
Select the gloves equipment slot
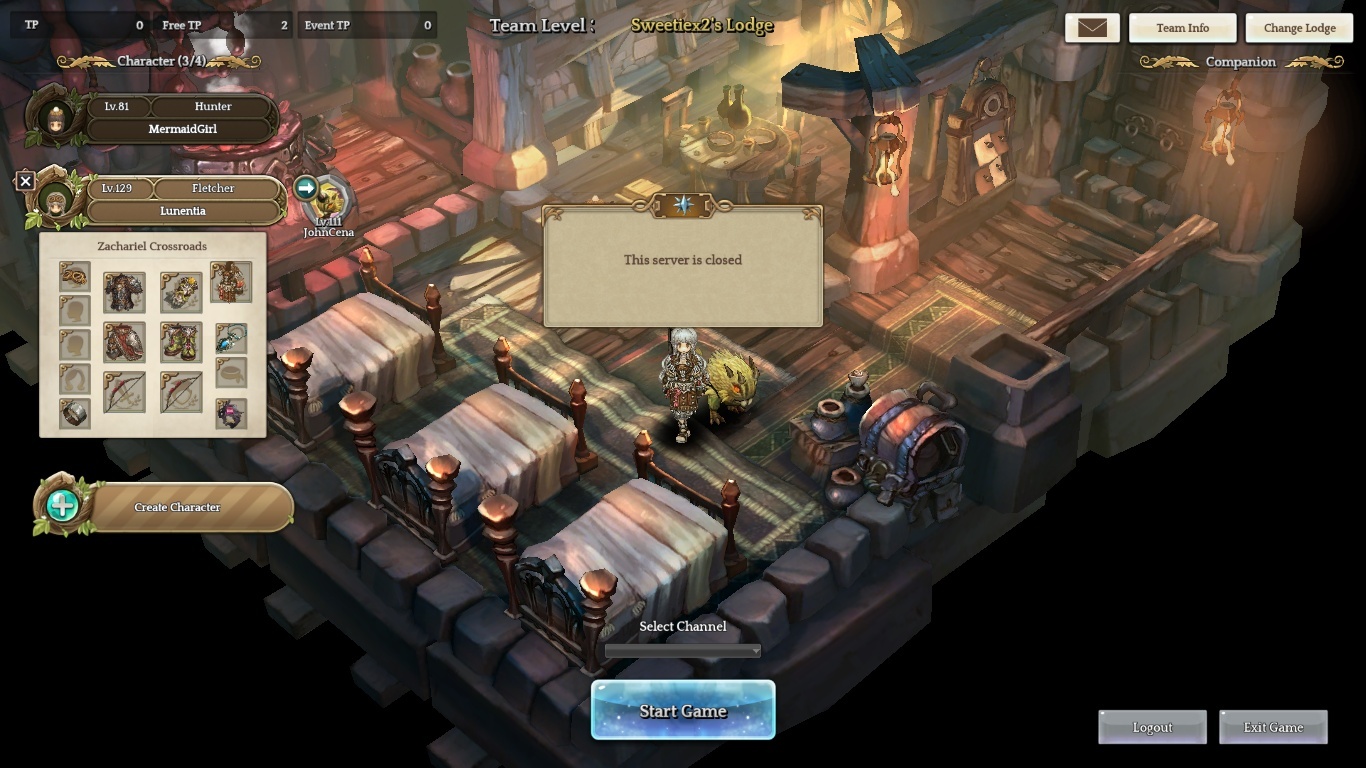tap(181, 292)
